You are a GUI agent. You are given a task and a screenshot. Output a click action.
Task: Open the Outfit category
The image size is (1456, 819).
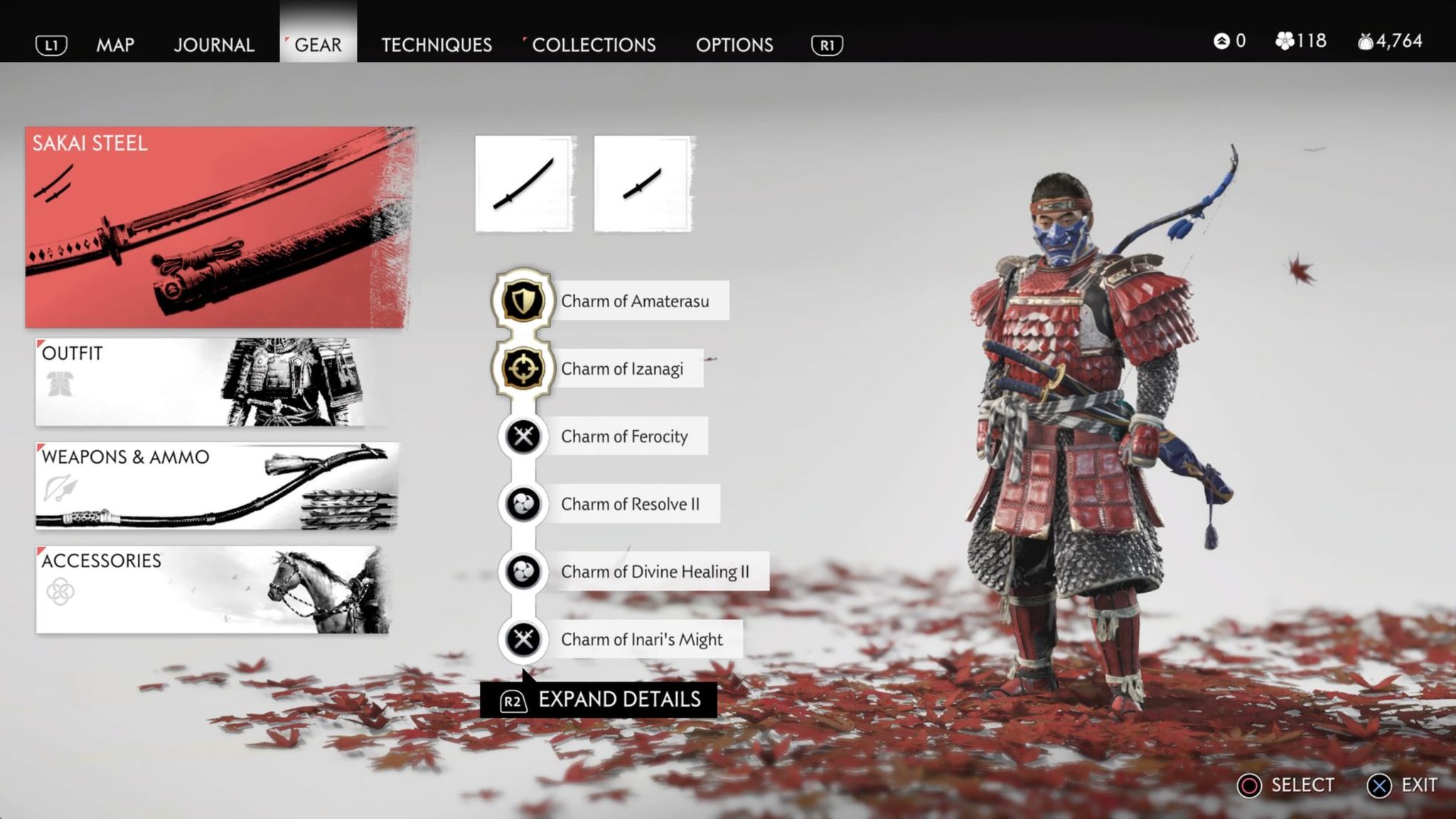tap(212, 382)
